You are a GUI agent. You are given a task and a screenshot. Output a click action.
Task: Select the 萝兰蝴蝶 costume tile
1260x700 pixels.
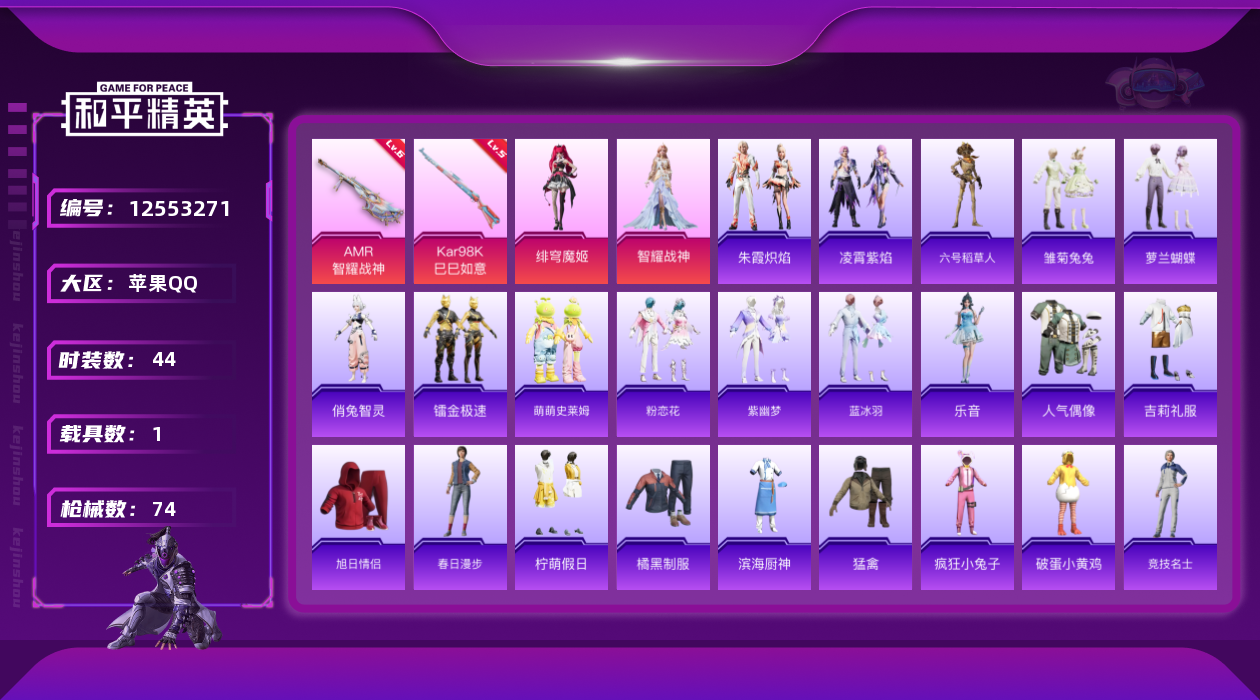[1170, 210]
